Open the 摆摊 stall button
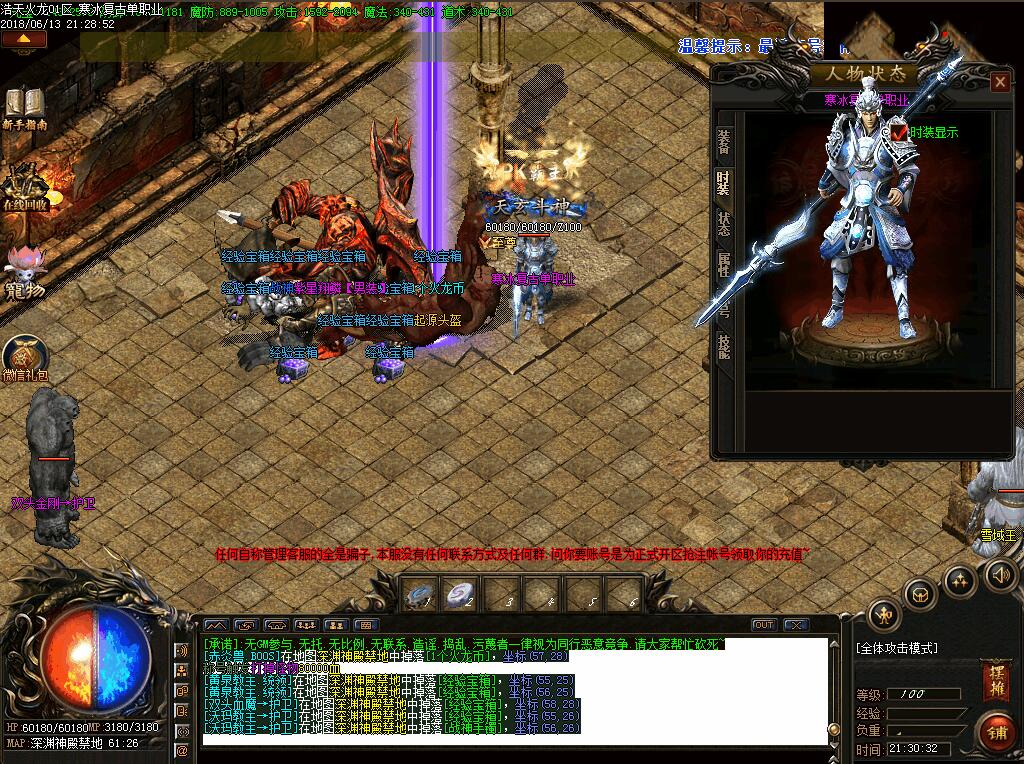Viewport: 1024px width, 764px height. (994, 676)
